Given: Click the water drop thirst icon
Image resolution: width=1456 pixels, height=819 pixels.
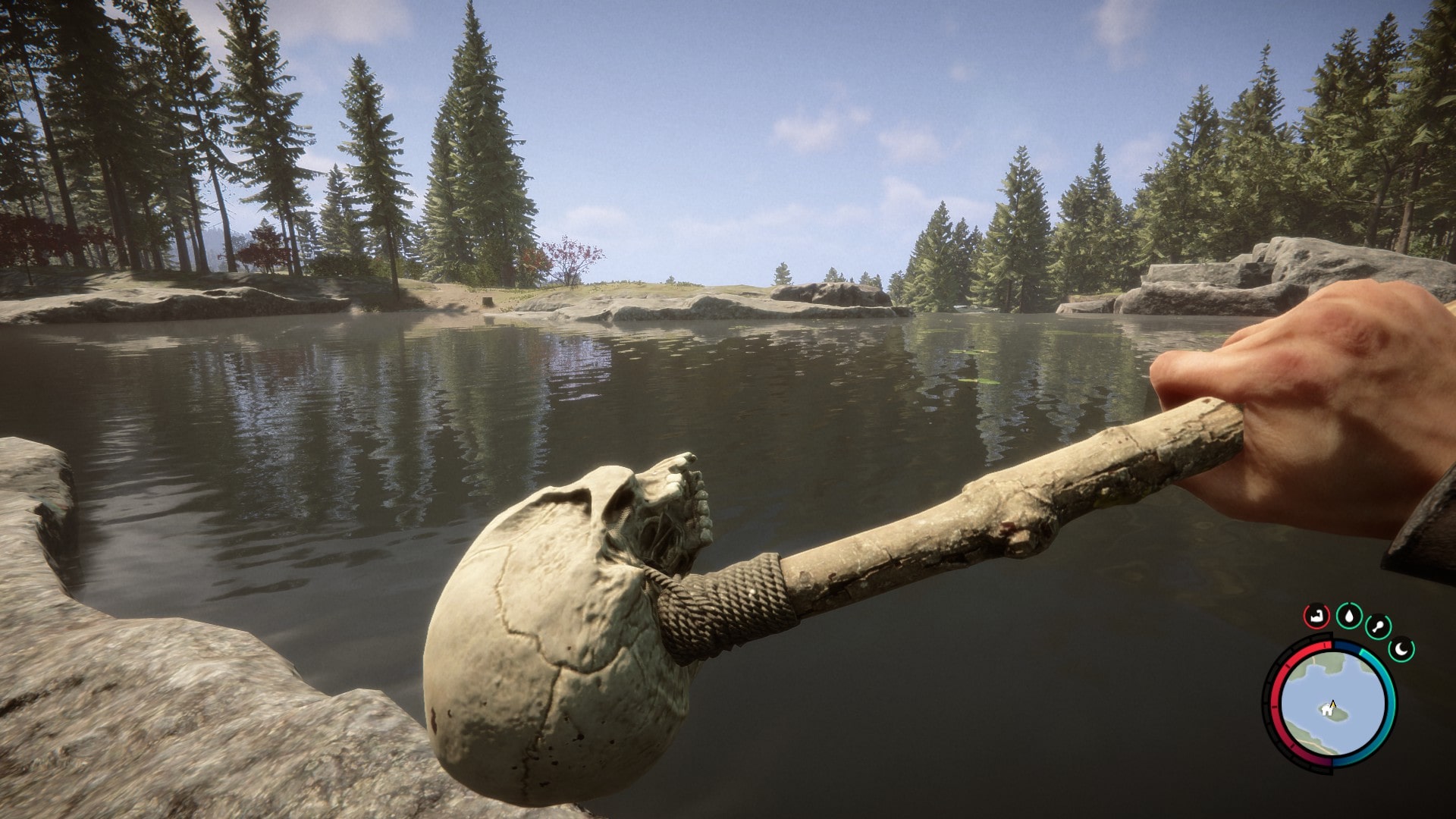Looking at the screenshot, I should tap(1348, 616).
